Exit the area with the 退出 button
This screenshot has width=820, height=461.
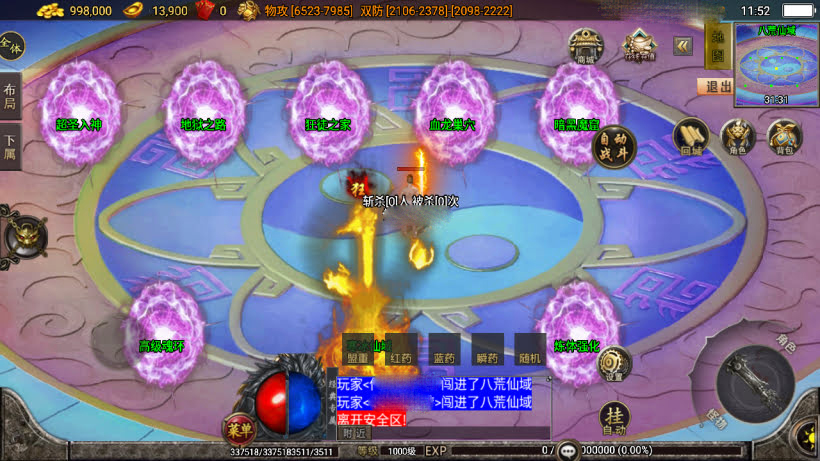point(717,87)
